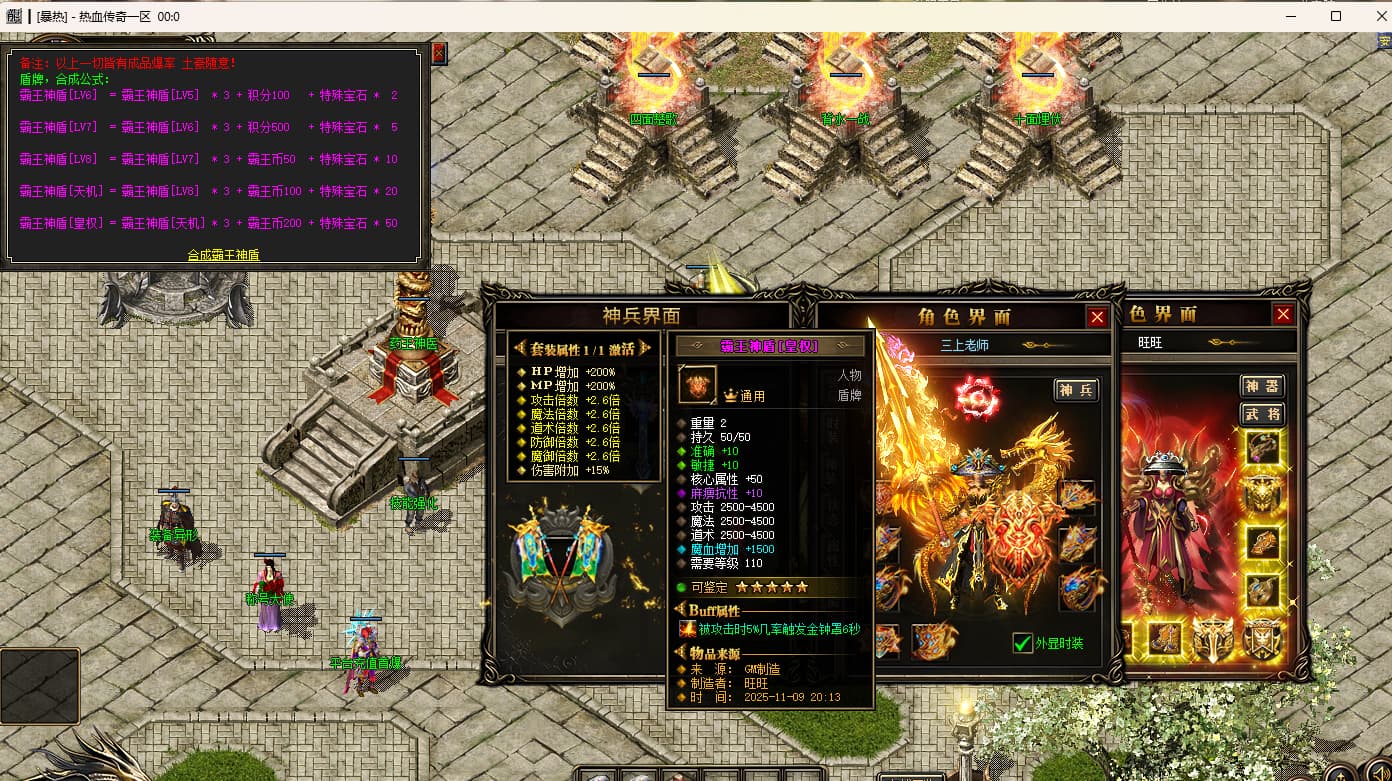Open the 神兵 panel button
1392x781 pixels.
click(1076, 390)
